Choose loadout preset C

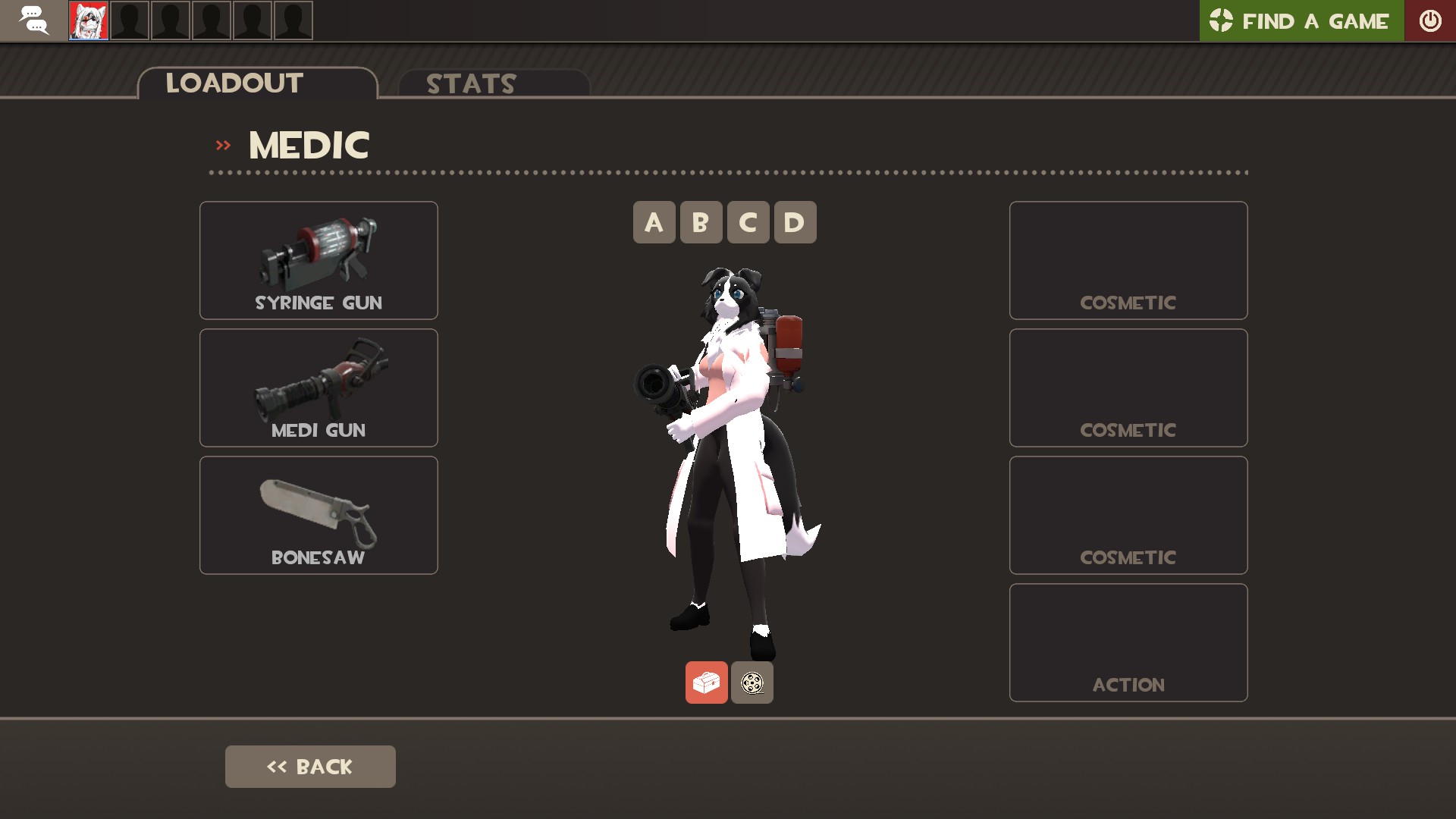(x=748, y=222)
